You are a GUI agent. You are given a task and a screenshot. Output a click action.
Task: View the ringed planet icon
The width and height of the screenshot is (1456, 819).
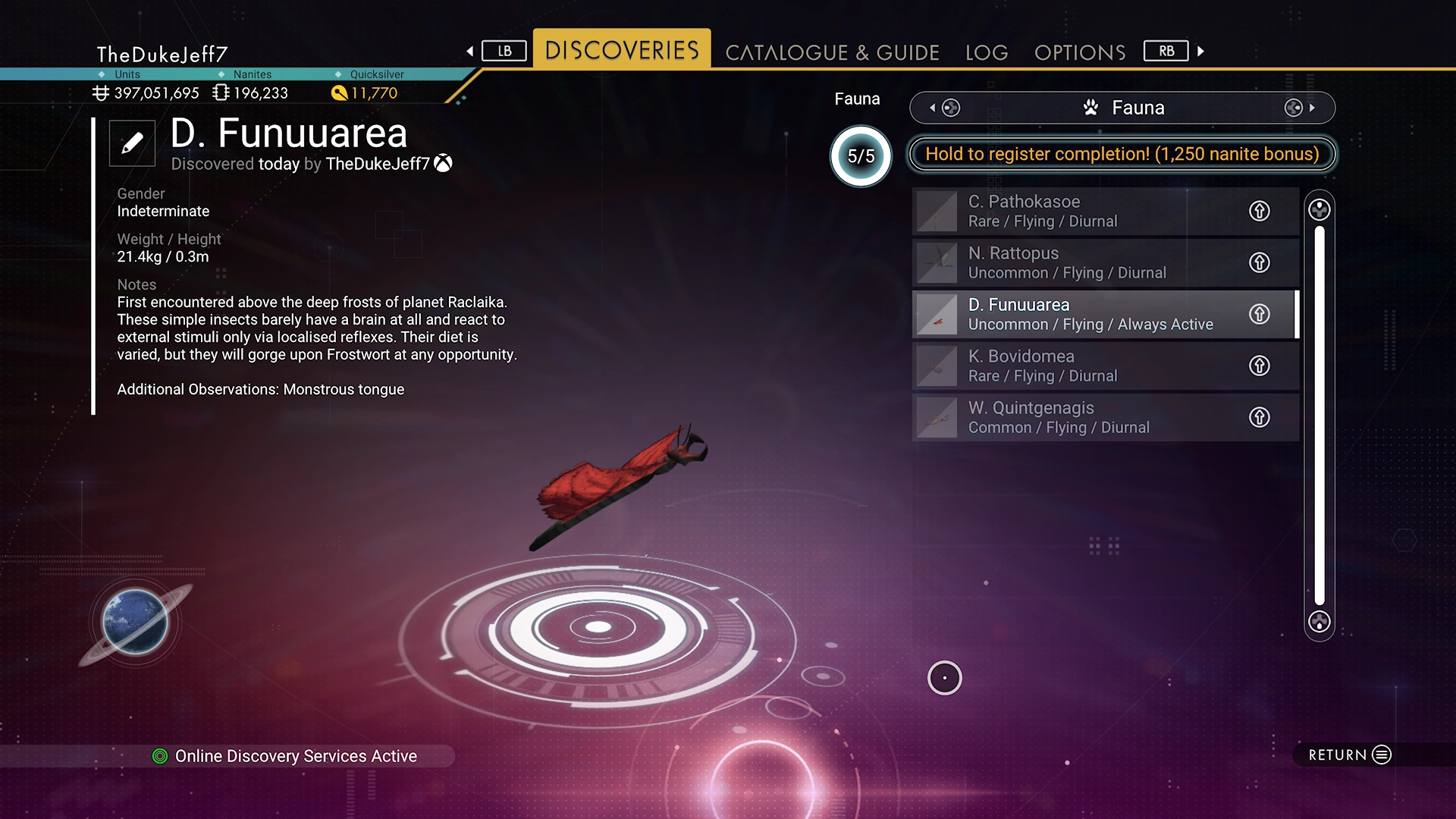click(135, 623)
